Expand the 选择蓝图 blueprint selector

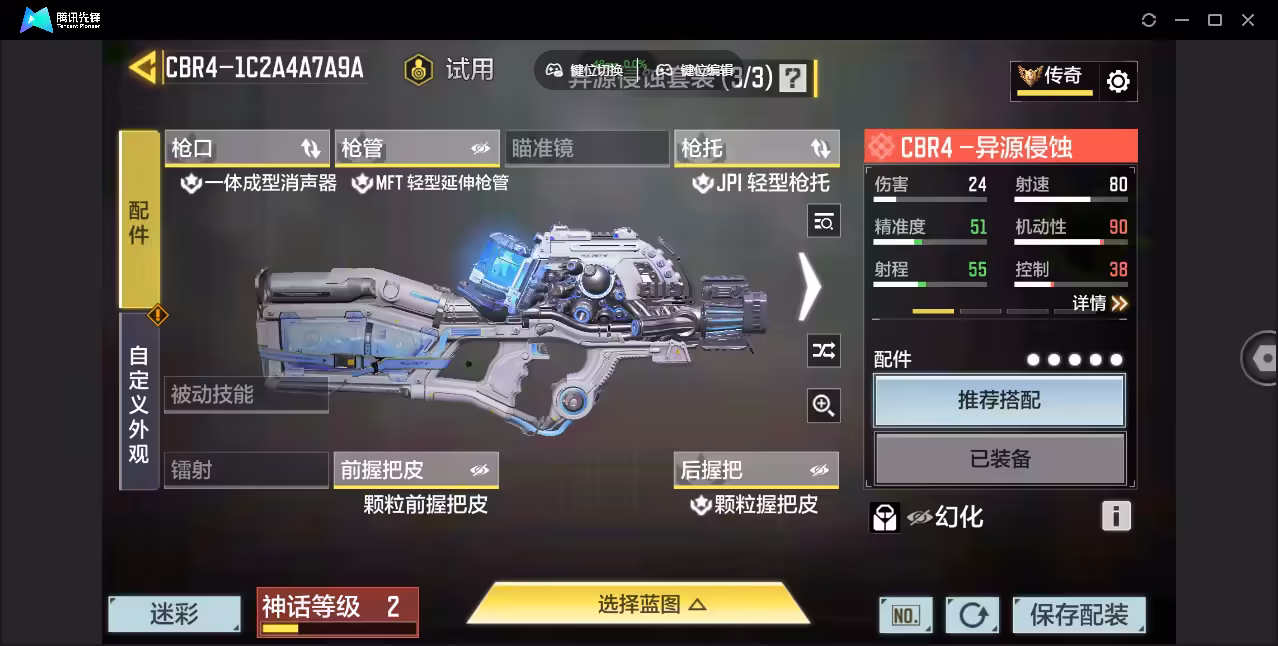[x=639, y=604]
